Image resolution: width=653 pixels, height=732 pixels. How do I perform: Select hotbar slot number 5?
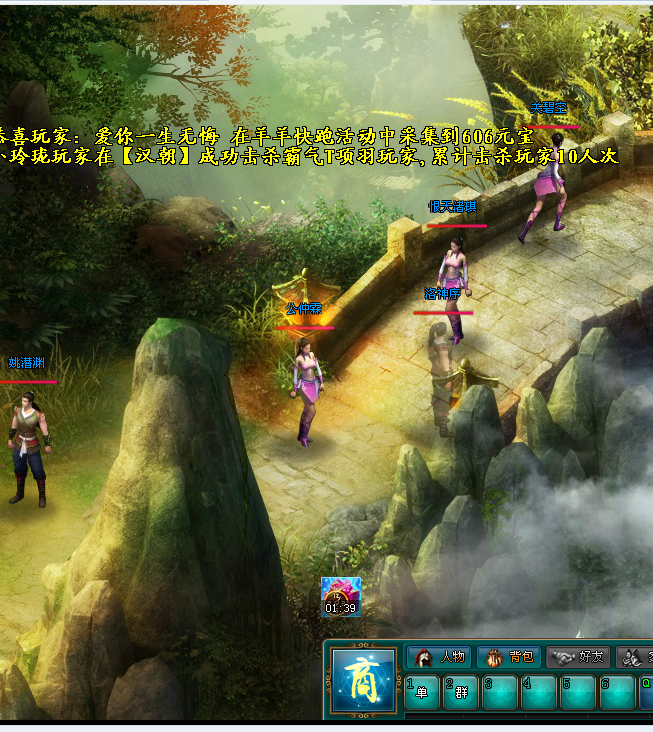tap(578, 692)
